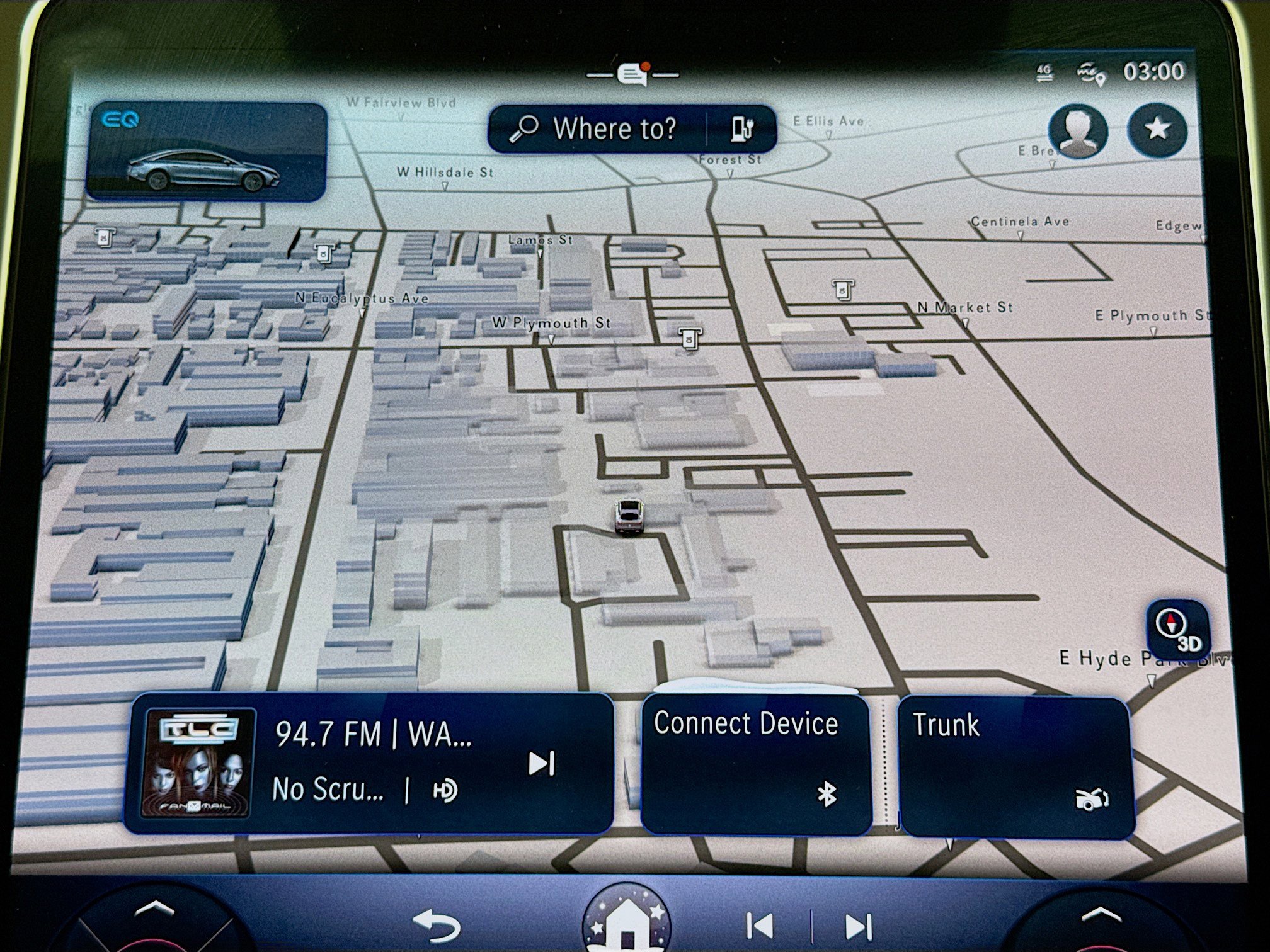This screenshot has width=1270, height=952.
Task: Toggle the 3D compass map view
Action: (1177, 629)
